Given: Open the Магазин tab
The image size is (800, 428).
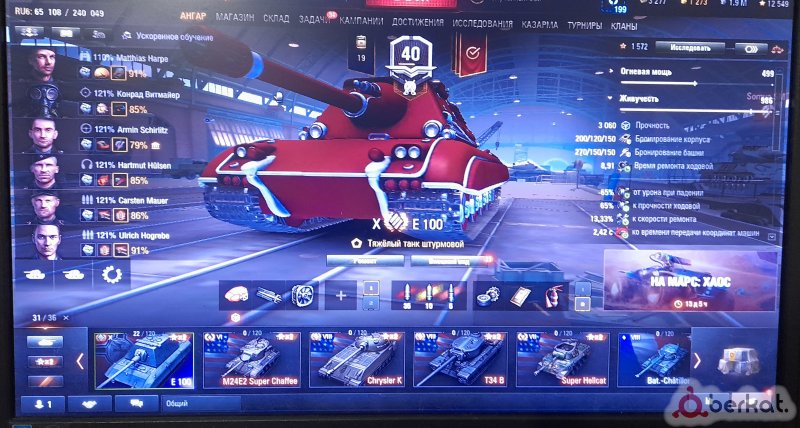Looking at the screenshot, I should point(235,19).
